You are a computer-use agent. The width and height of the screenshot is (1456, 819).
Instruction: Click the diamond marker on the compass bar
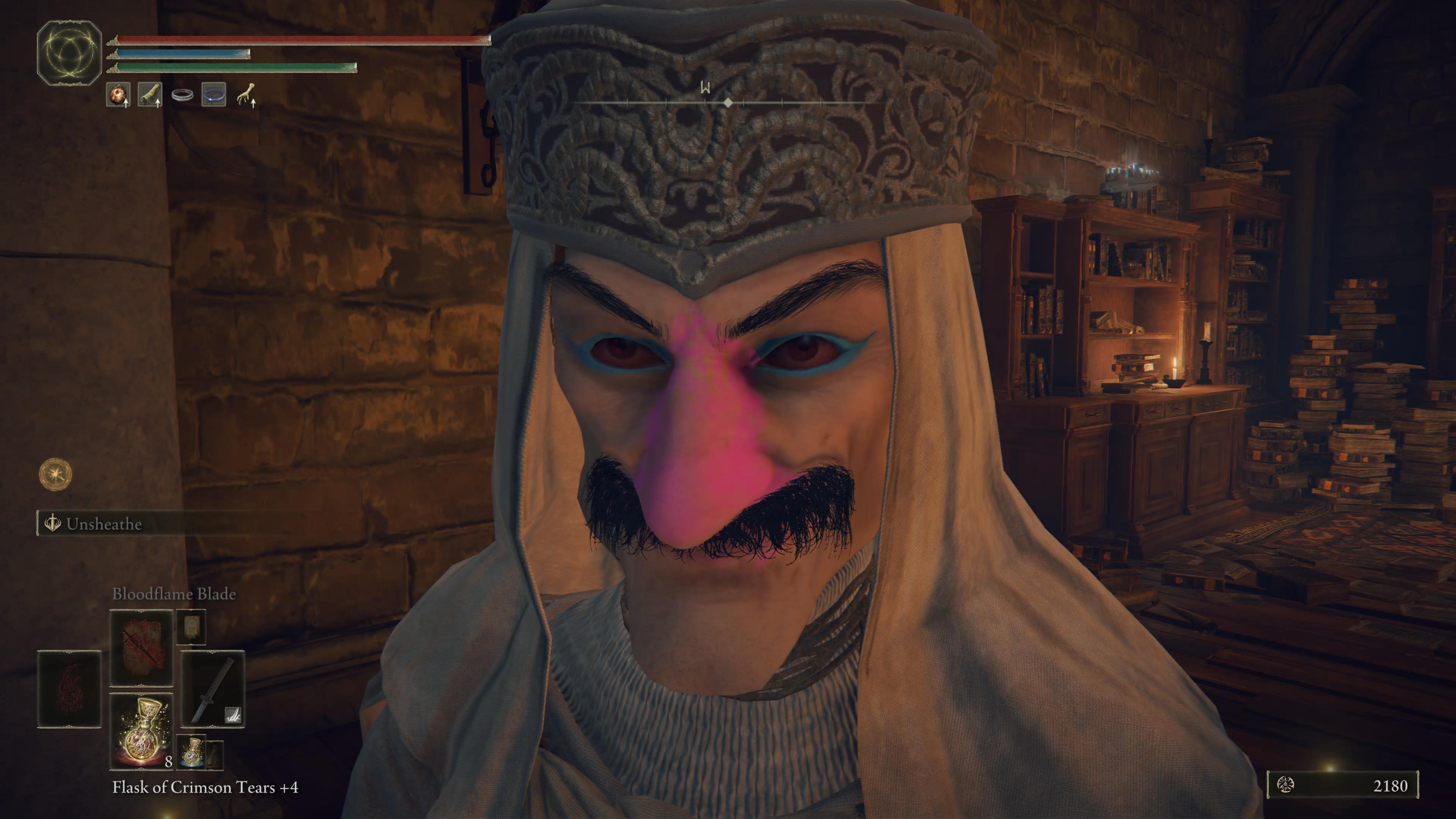pyautogui.click(x=728, y=103)
